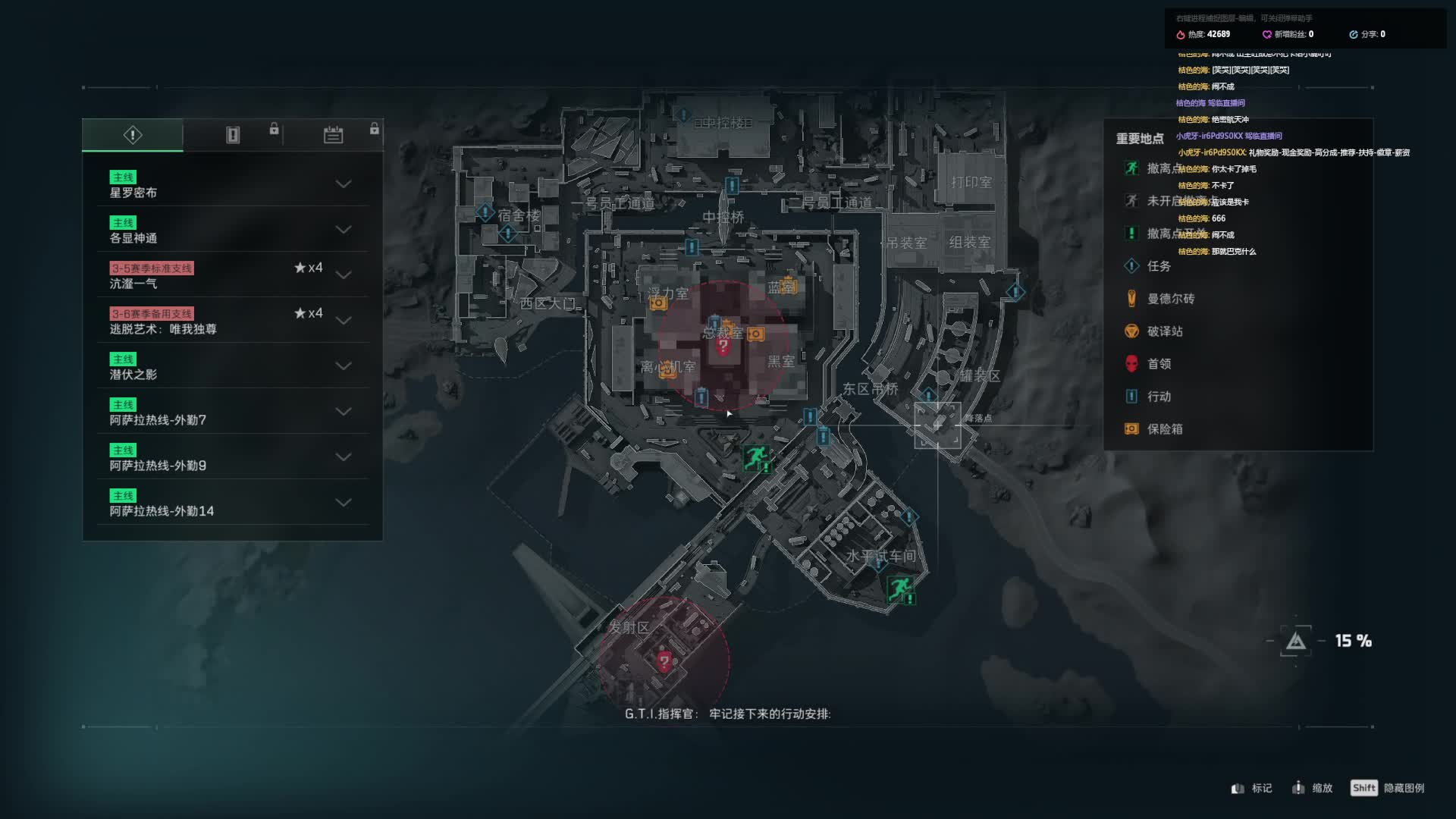Select the boss marker at 总裁室
Screen dimensions: 1456x819
tap(723, 347)
